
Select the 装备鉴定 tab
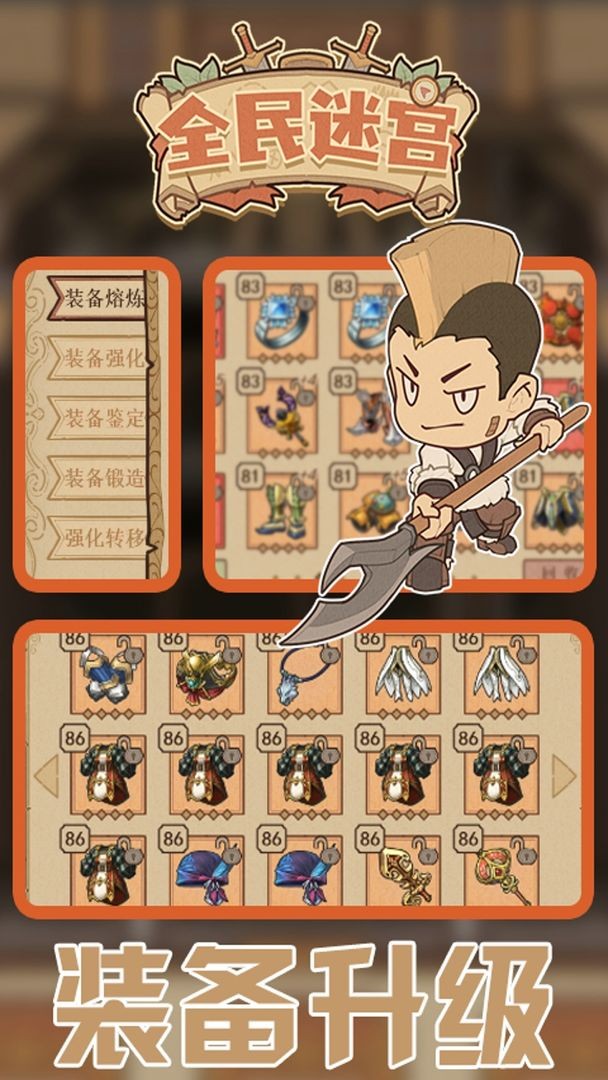tap(102, 417)
